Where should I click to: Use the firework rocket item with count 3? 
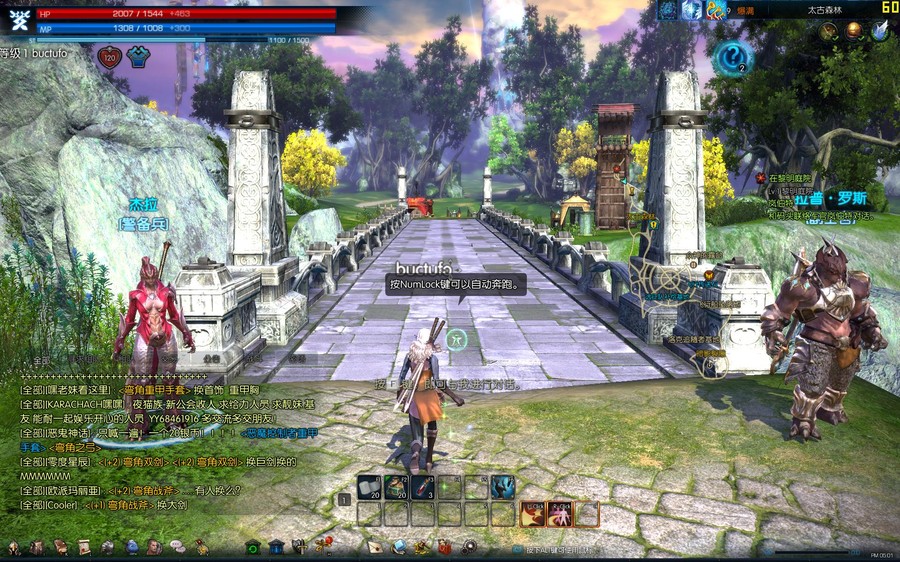point(422,487)
